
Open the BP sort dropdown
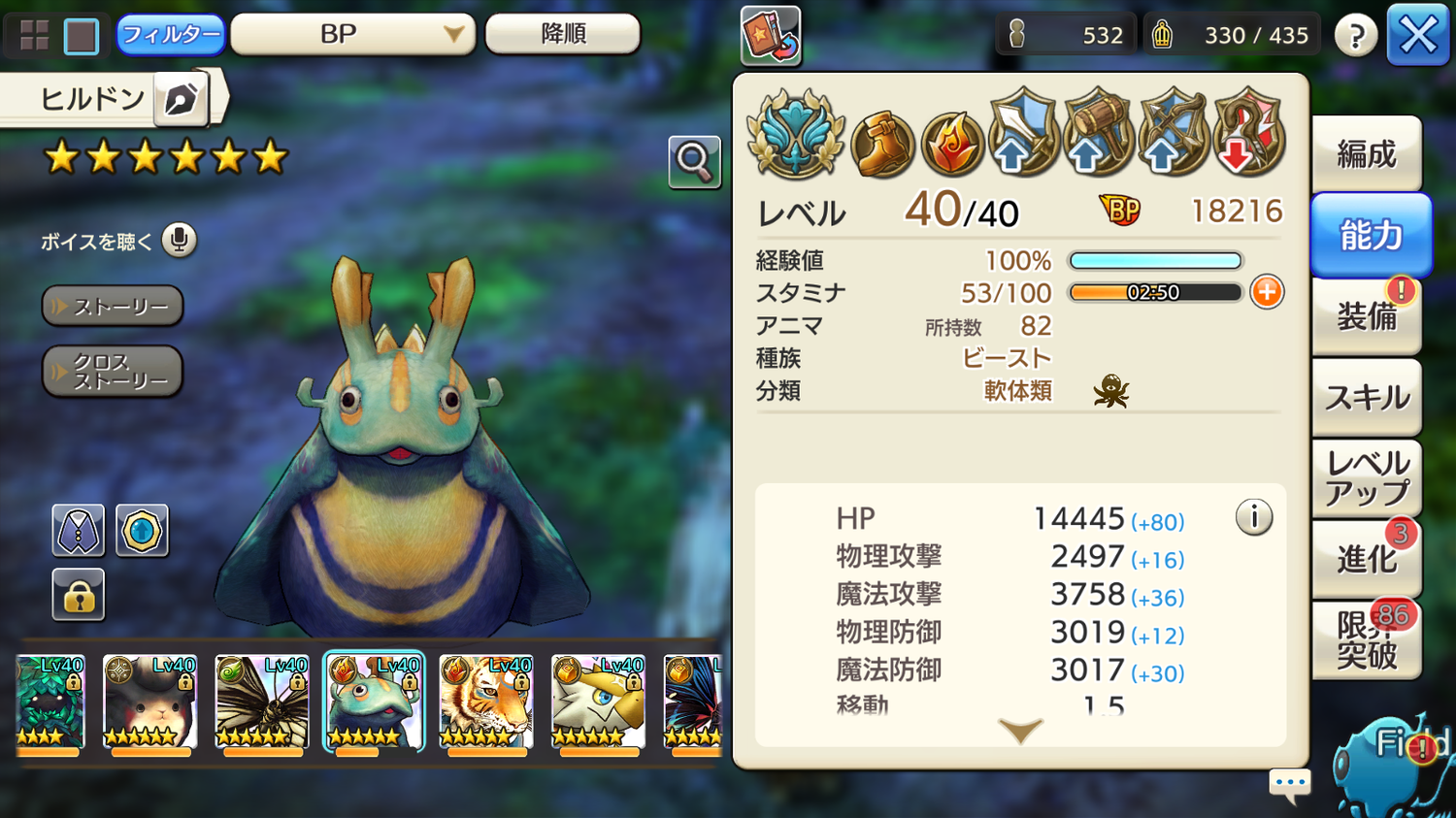tap(351, 35)
